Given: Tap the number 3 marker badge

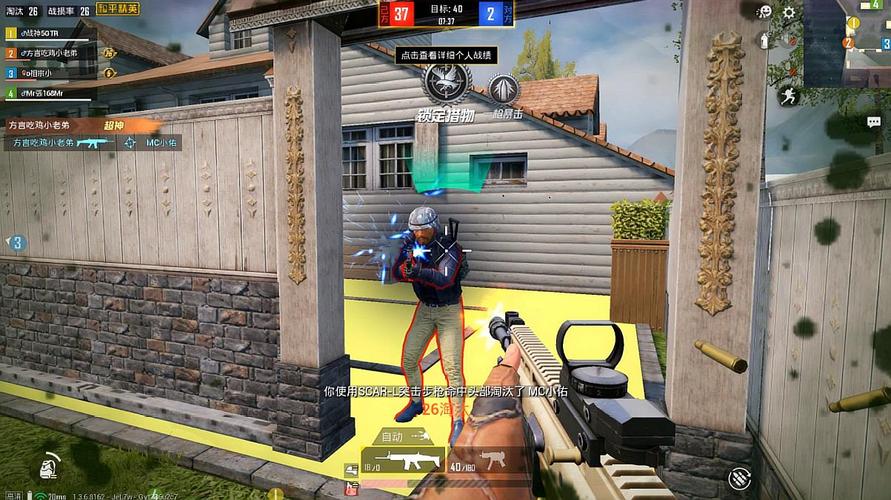Looking at the screenshot, I should (17, 242).
